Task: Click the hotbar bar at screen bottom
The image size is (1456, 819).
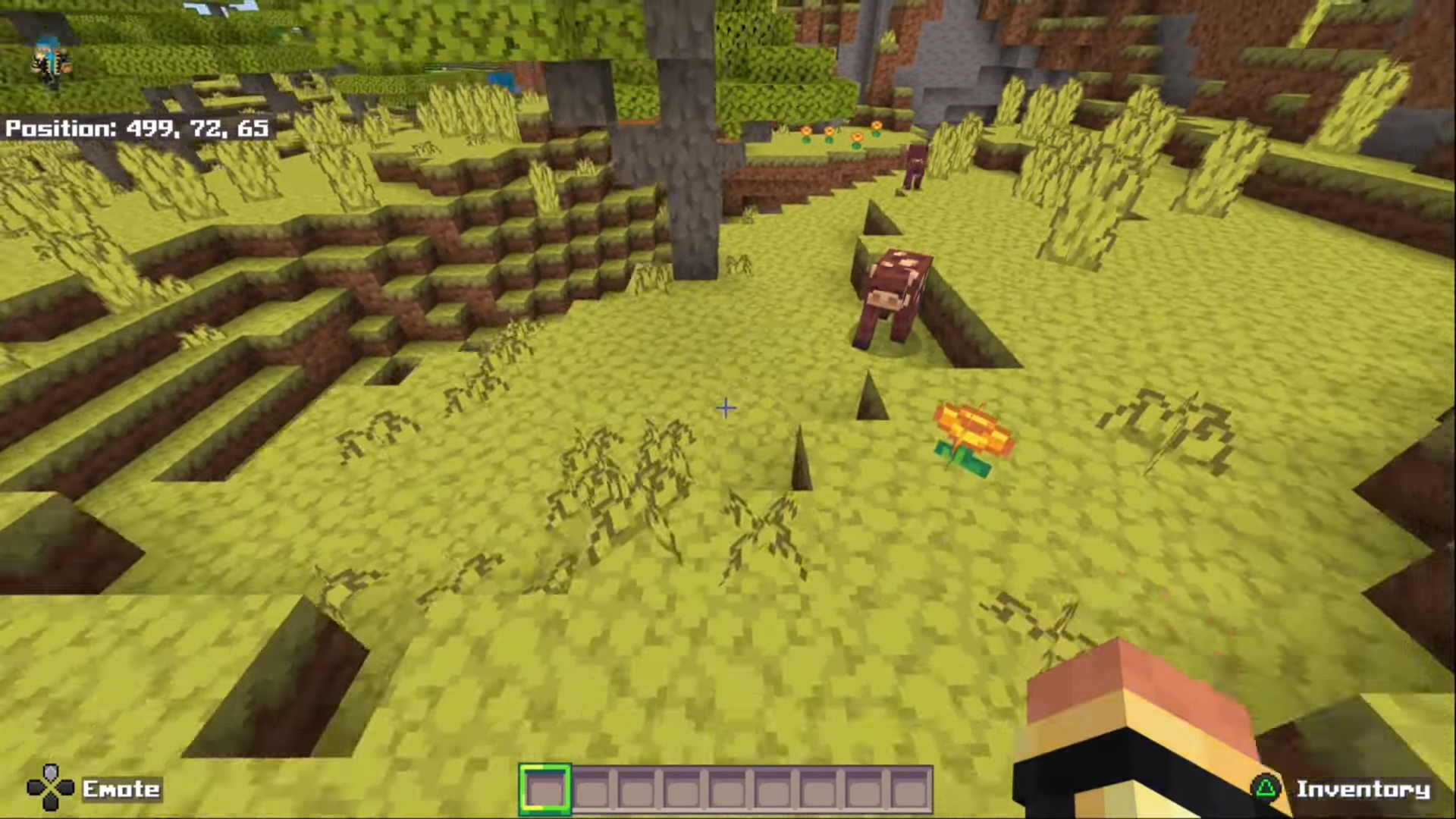Action: point(726,789)
